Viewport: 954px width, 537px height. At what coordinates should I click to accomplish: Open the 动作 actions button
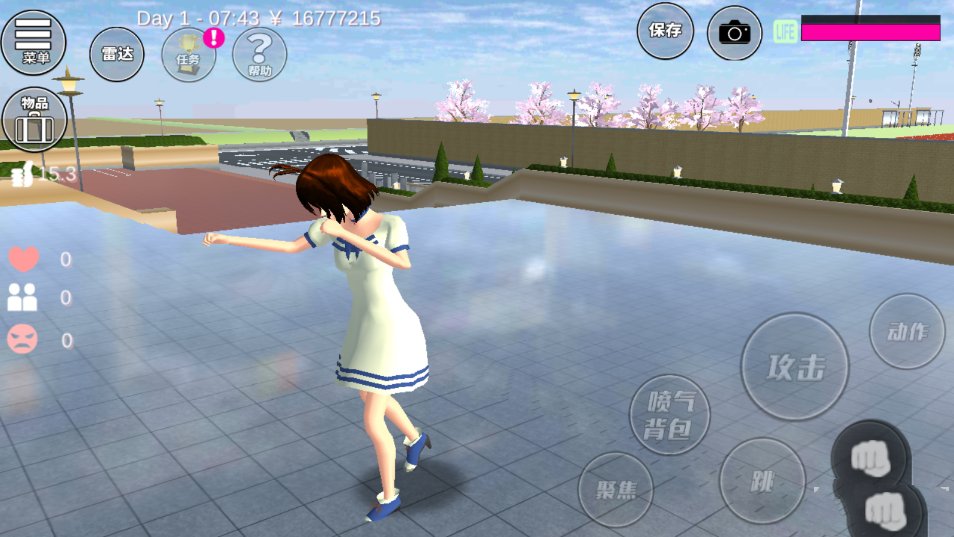pyautogui.click(x=907, y=332)
